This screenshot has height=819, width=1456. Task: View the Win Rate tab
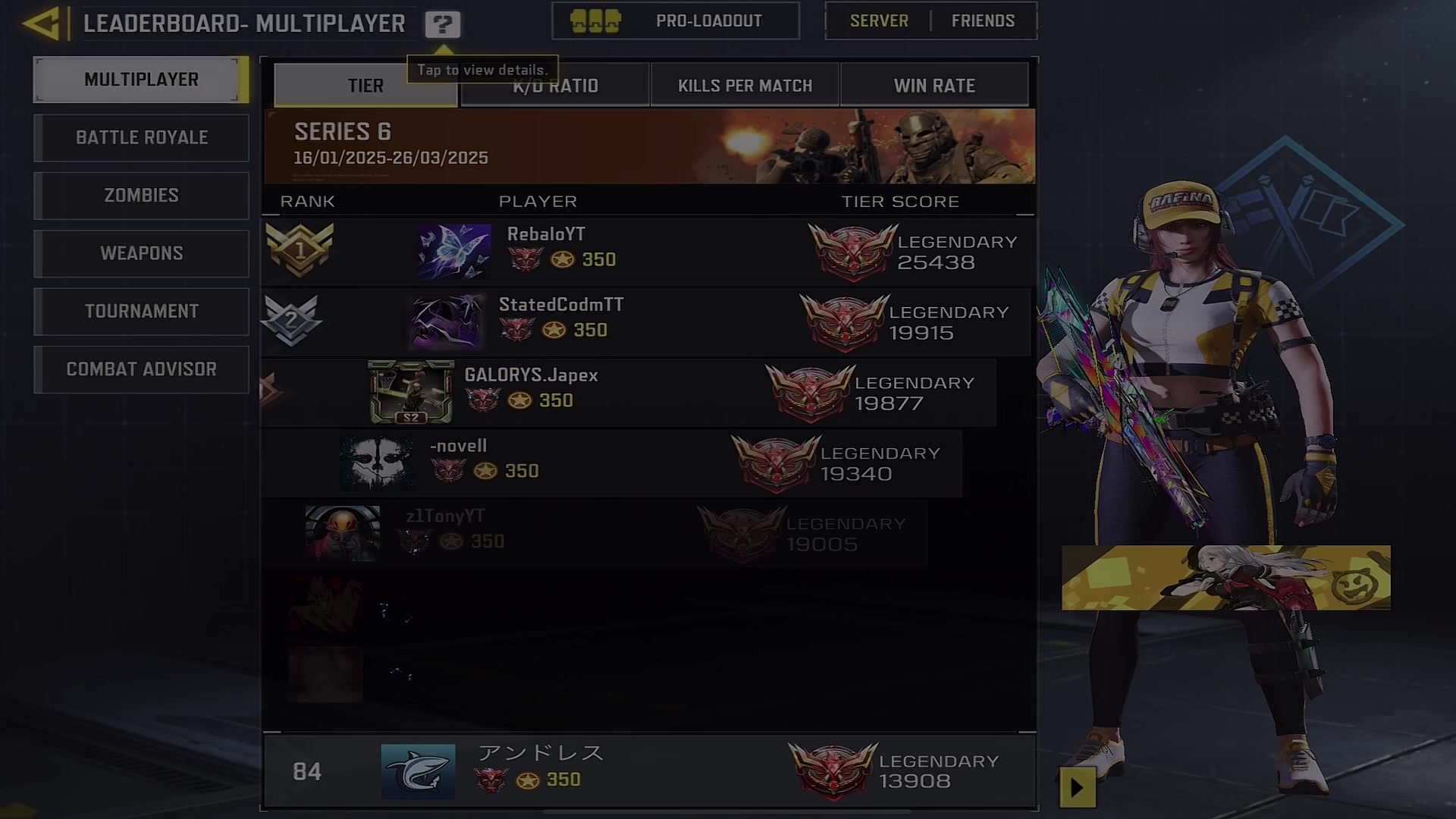click(x=934, y=86)
